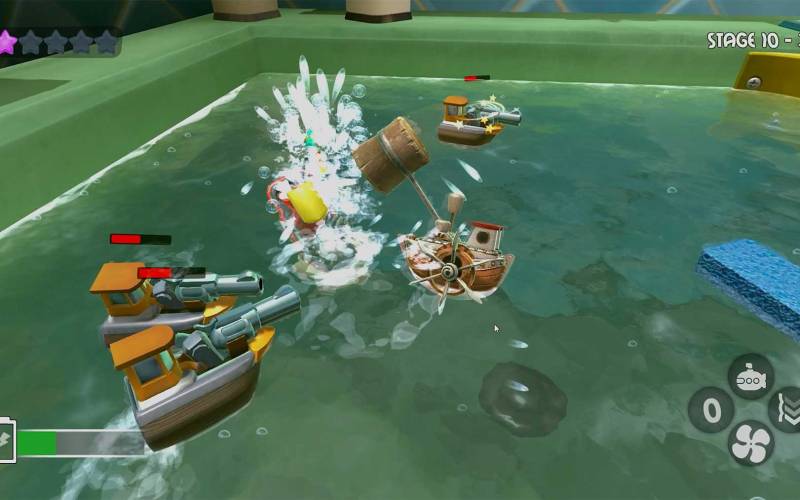Screen dimensions: 800x500
Task: Tap the round button showing zero
Action: [x=711, y=410]
